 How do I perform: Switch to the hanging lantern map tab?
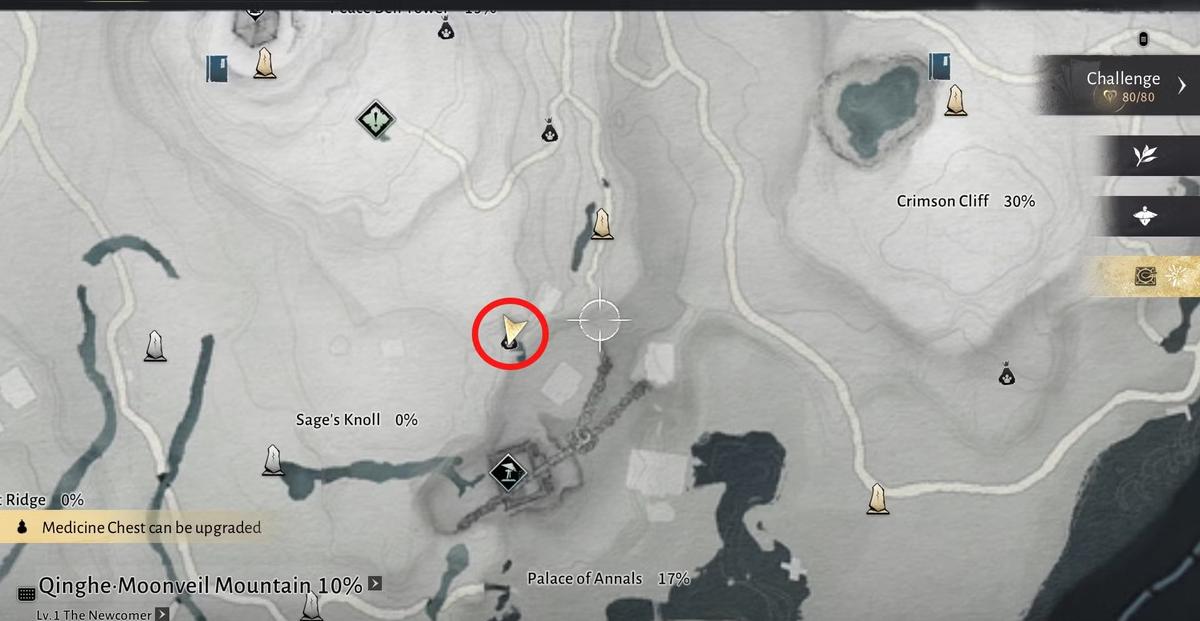1144,216
